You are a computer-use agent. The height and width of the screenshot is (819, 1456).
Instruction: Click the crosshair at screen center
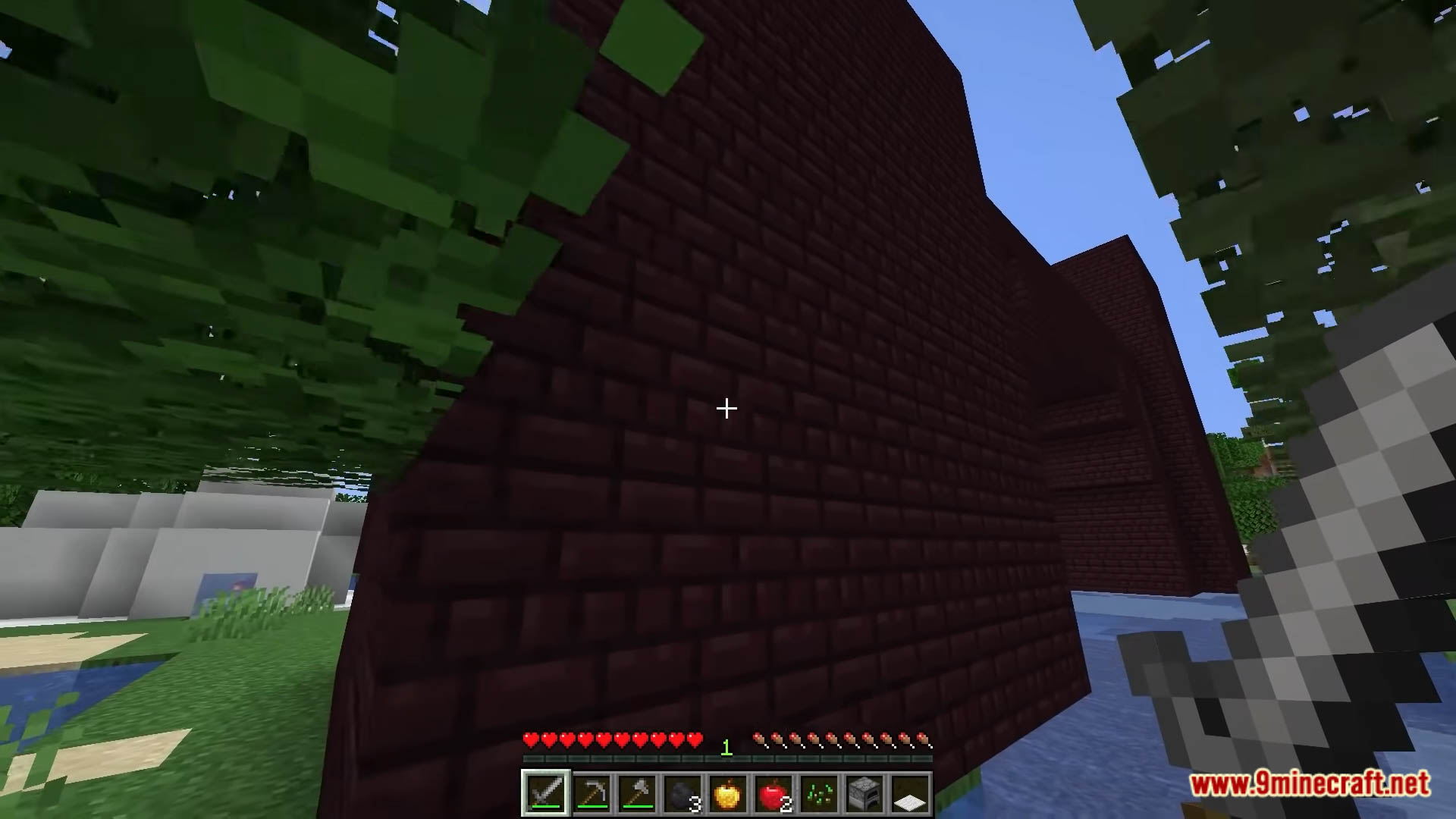point(726,409)
